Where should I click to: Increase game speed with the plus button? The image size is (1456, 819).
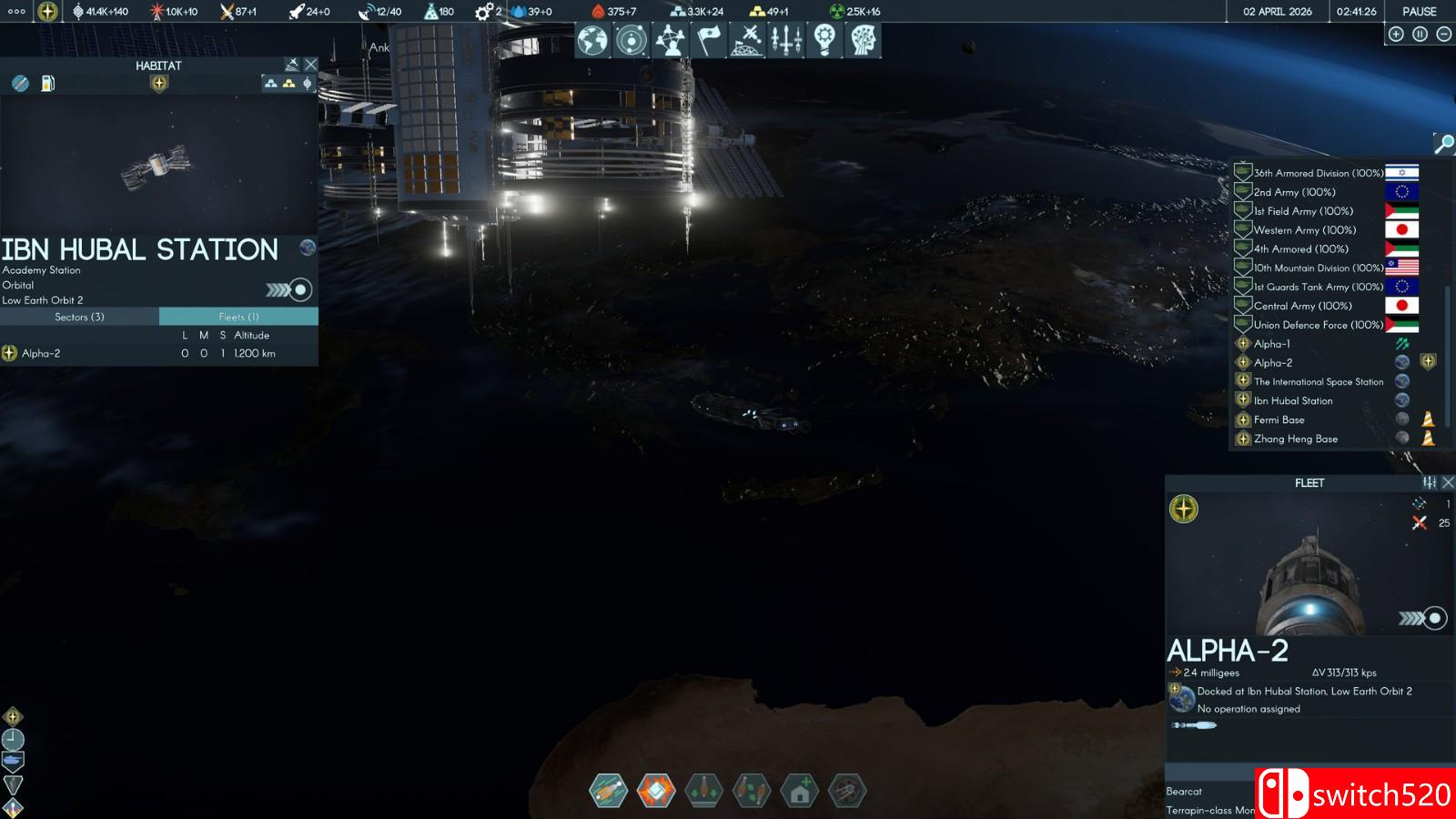click(1396, 35)
